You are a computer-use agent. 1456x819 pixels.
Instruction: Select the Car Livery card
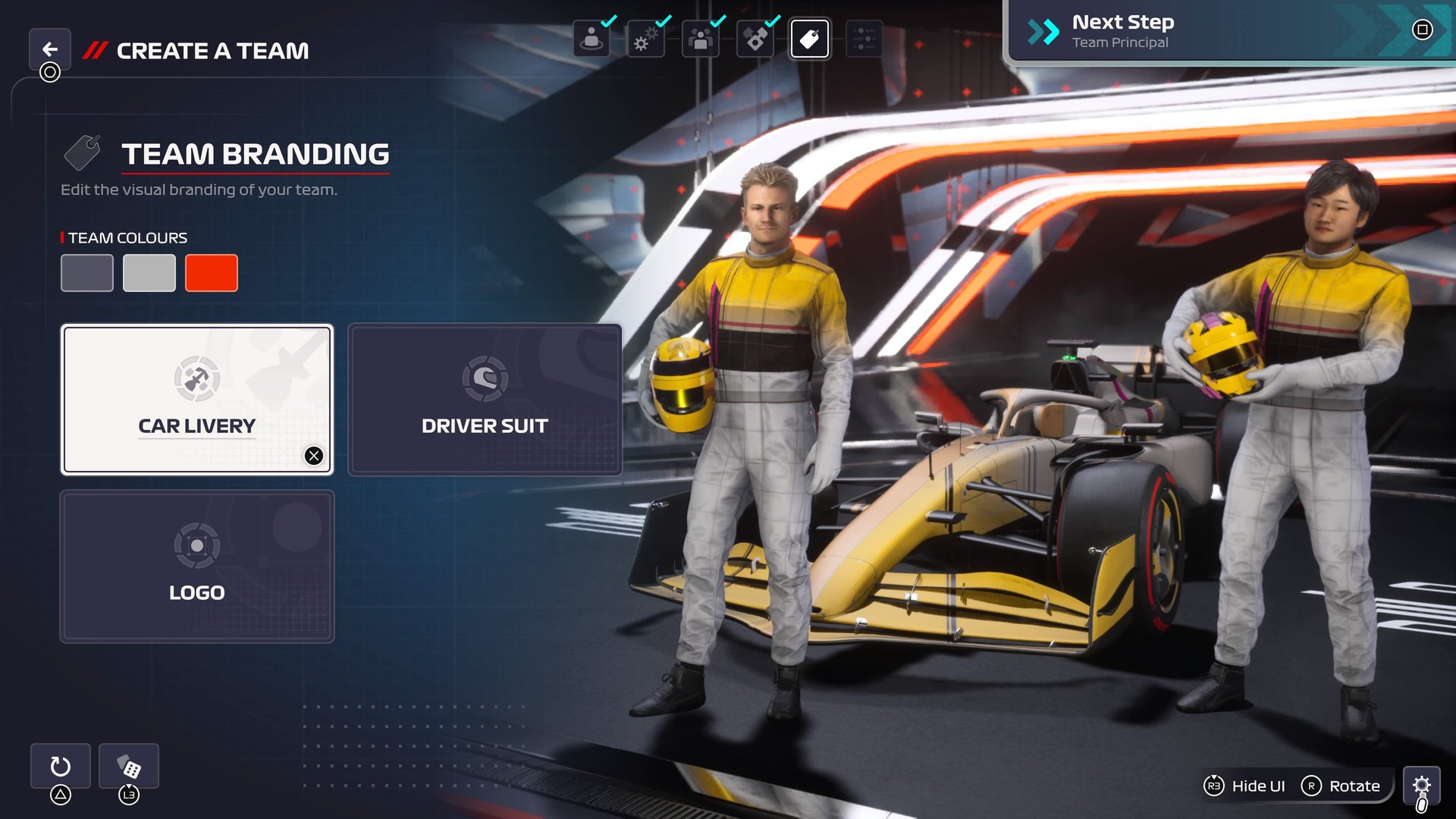196,398
